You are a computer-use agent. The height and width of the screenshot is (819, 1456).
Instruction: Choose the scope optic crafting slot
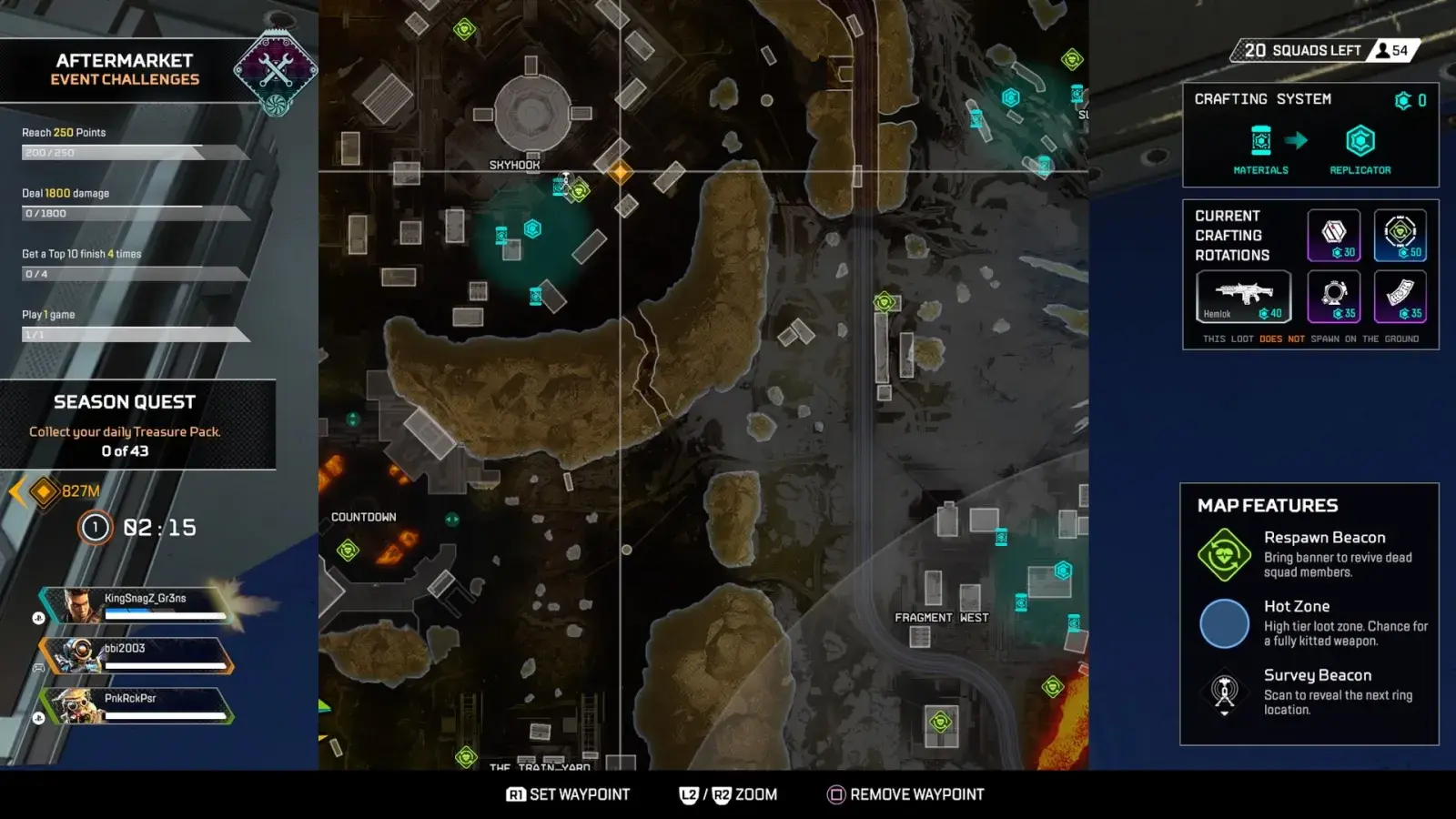[1334, 297]
